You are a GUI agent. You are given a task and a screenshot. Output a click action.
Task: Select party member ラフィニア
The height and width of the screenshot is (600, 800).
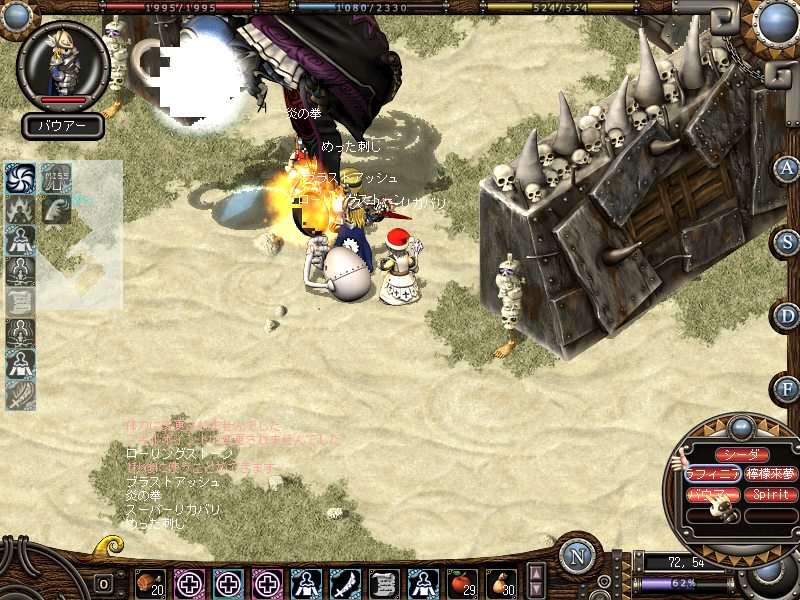pyautogui.click(x=713, y=475)
